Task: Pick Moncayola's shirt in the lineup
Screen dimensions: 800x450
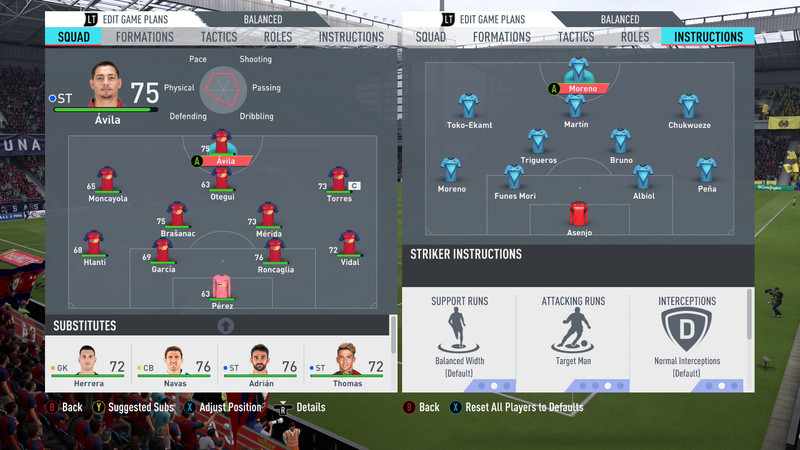Action: point(107,180)
